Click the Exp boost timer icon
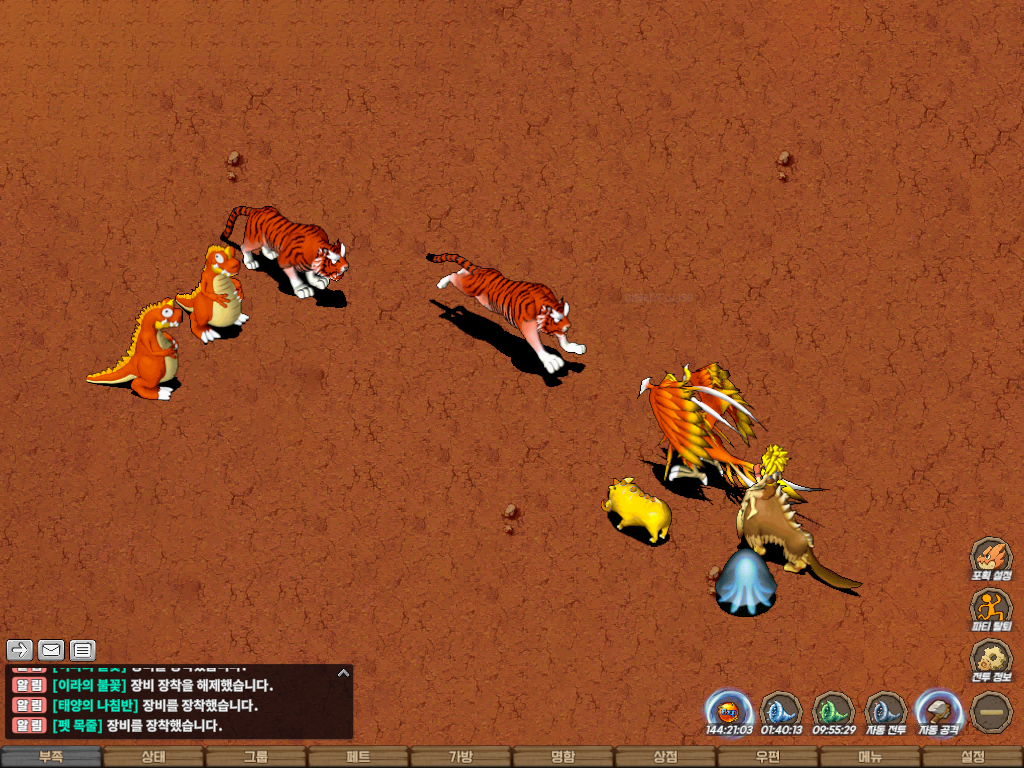This screenshot has height=768, width=1024. pyautogui.click(x=729, y=711)
